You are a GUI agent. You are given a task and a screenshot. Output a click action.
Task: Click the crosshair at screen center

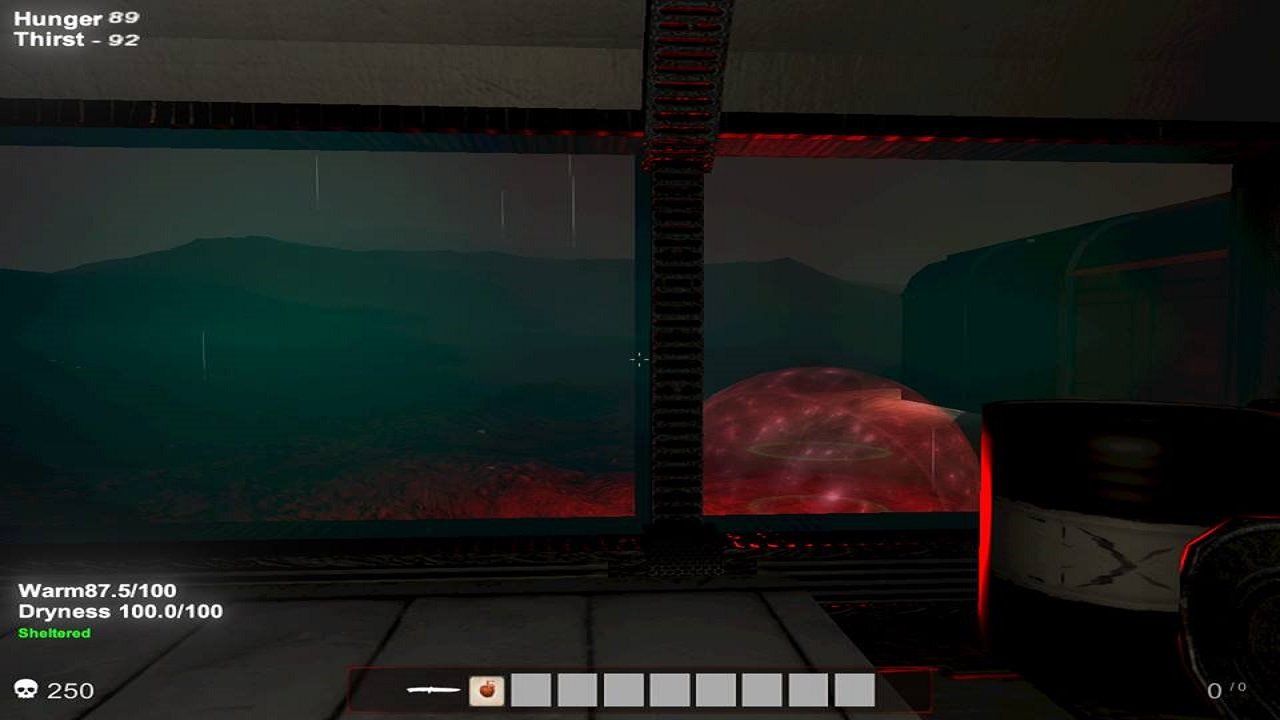pyautogui.click(x=638, y=358)
